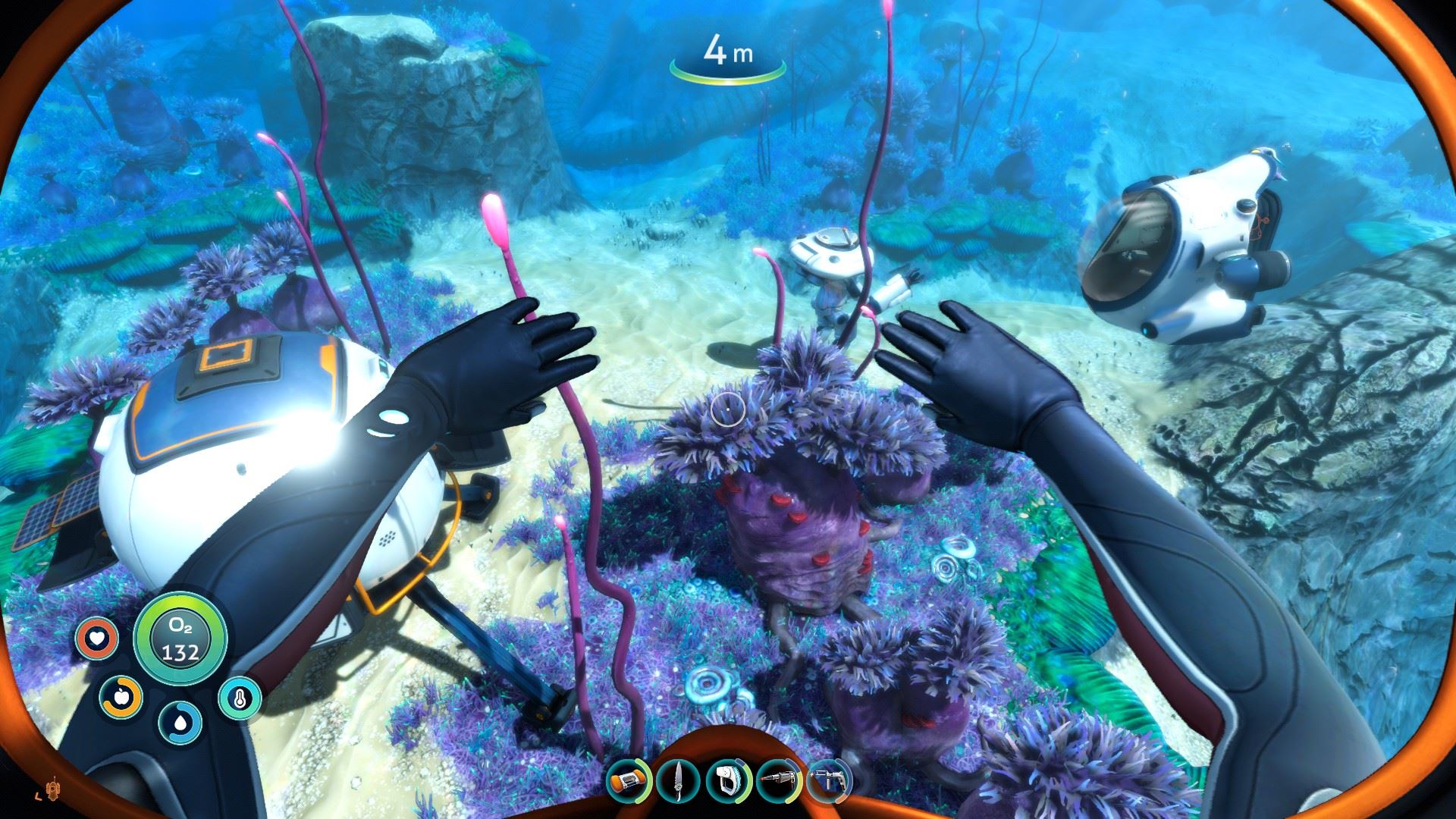Equip the survival knife from the hotbar
This screenshot has width=1456, height=819.
click(x=678, y=781)
